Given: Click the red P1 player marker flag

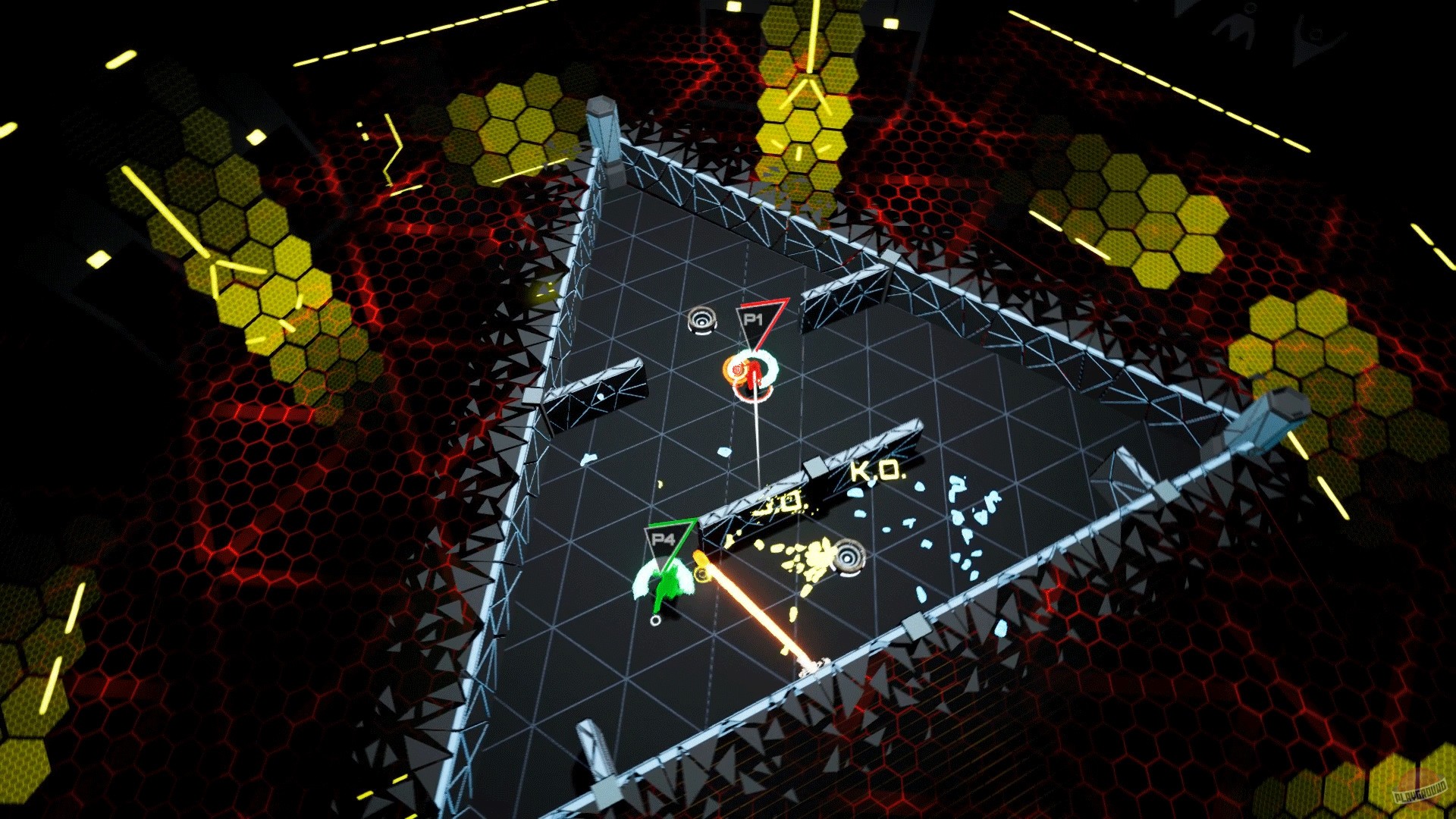Looking at the screenshot, I should [x=762, y=318].
